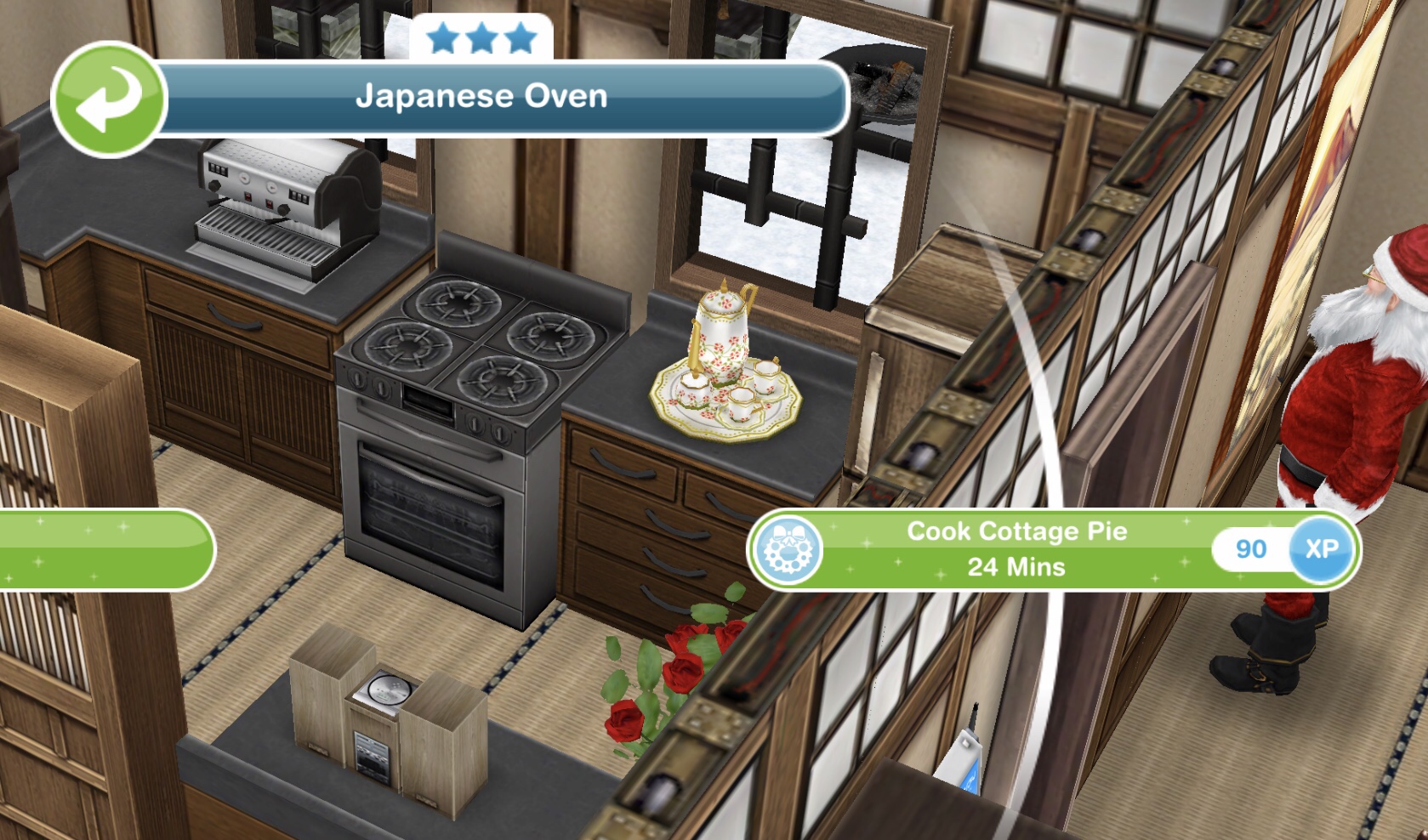Viewport: 1428px width, 840px height.
Task: Select the partially hidden green action option
Action: (102, 549)
